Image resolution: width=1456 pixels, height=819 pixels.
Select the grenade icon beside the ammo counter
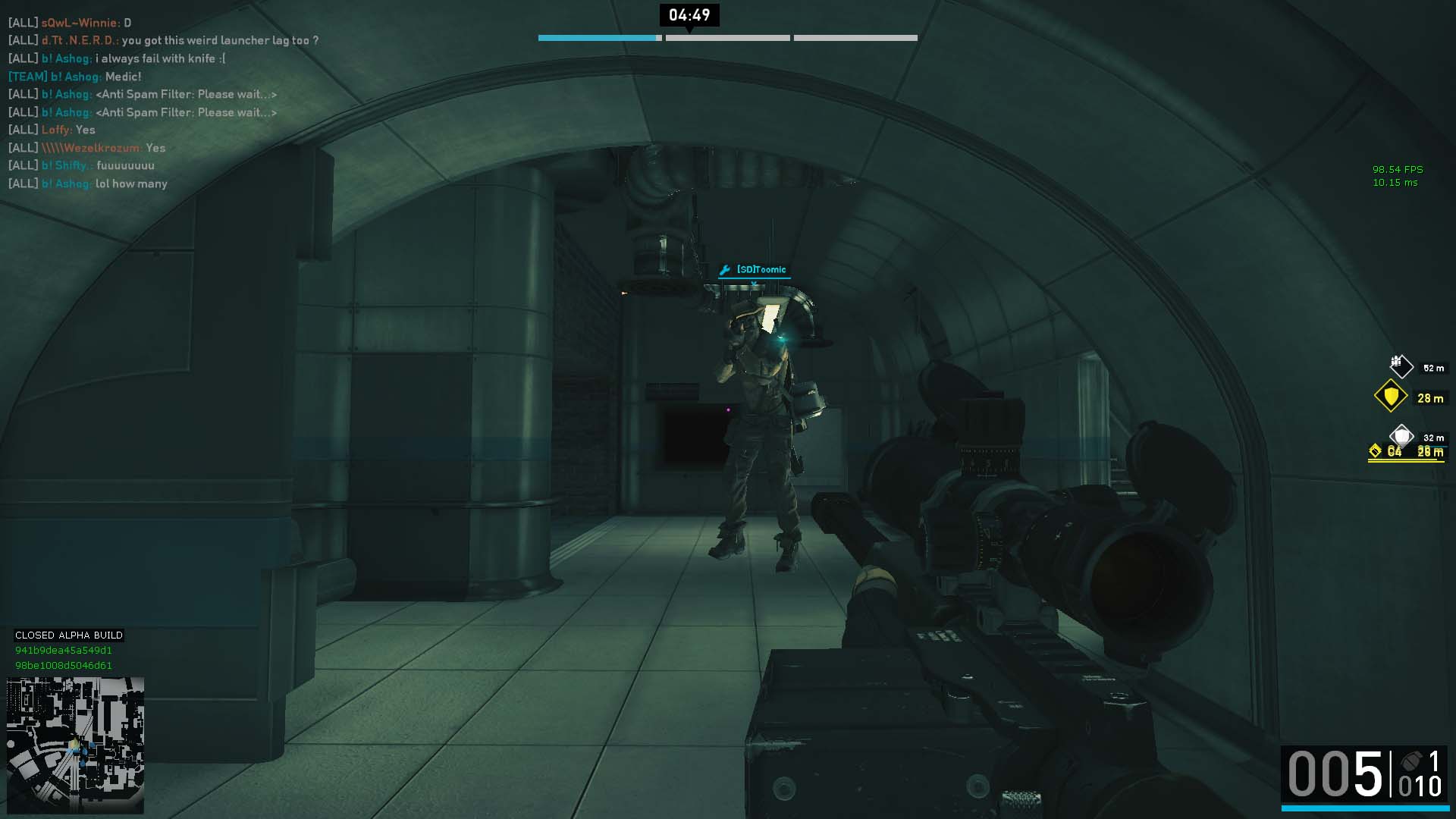click(1410, 761)
